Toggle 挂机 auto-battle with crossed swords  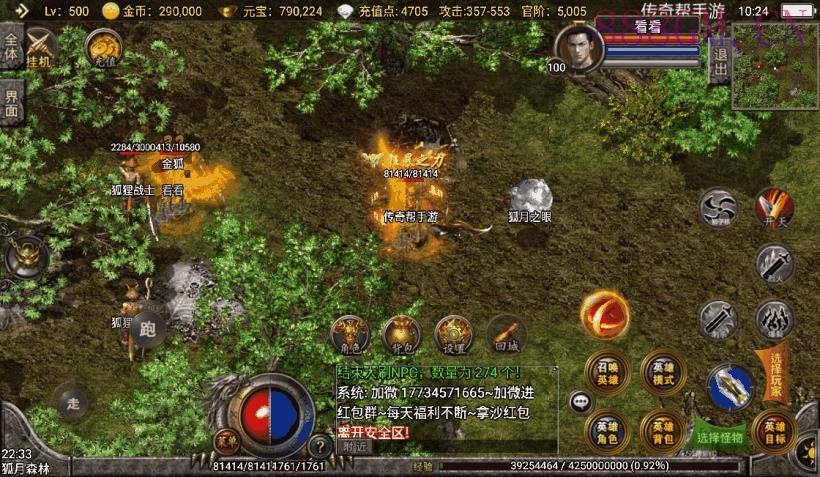(42, 46)
